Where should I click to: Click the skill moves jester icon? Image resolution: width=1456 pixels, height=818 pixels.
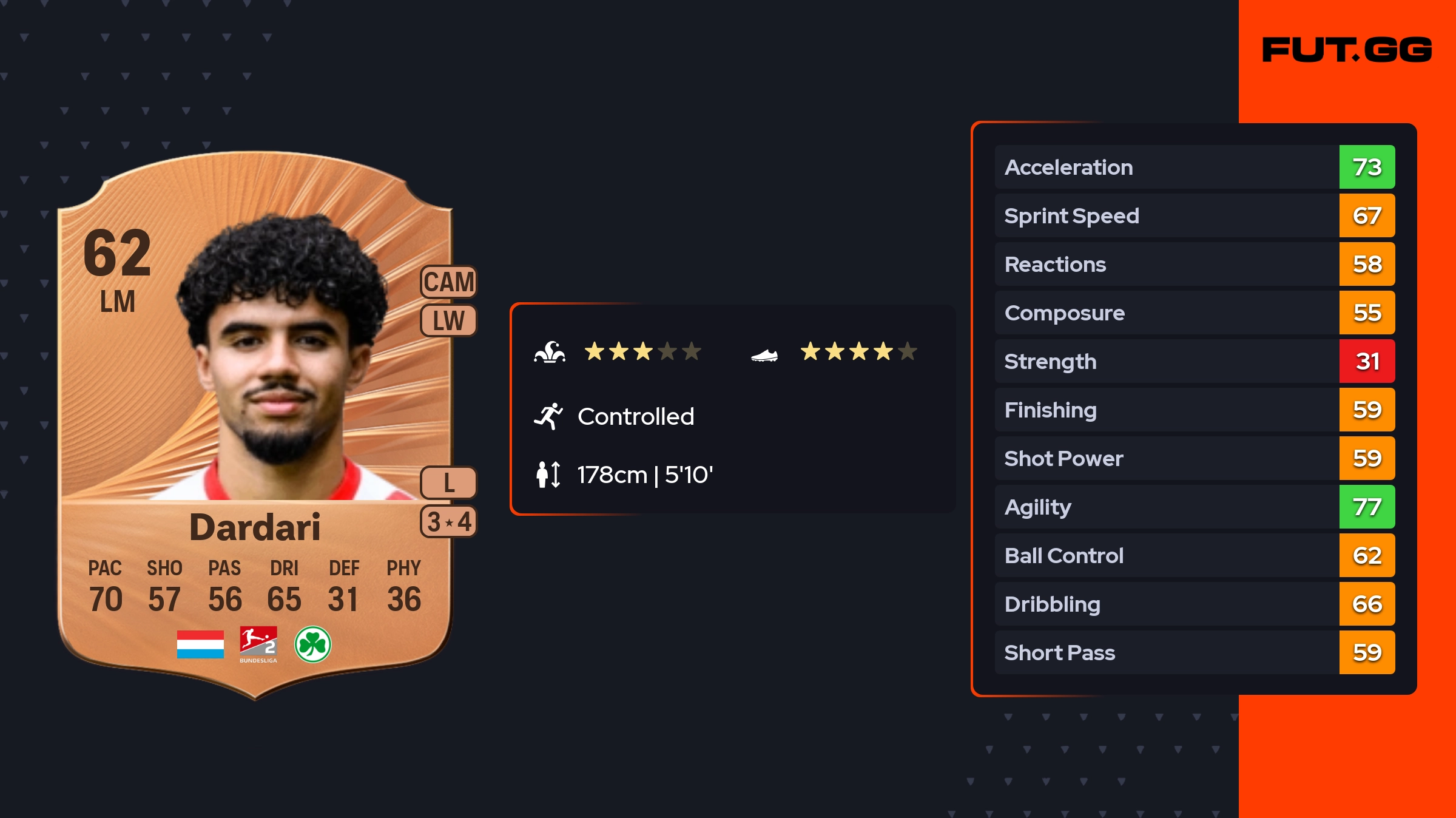tap(550, 352)
